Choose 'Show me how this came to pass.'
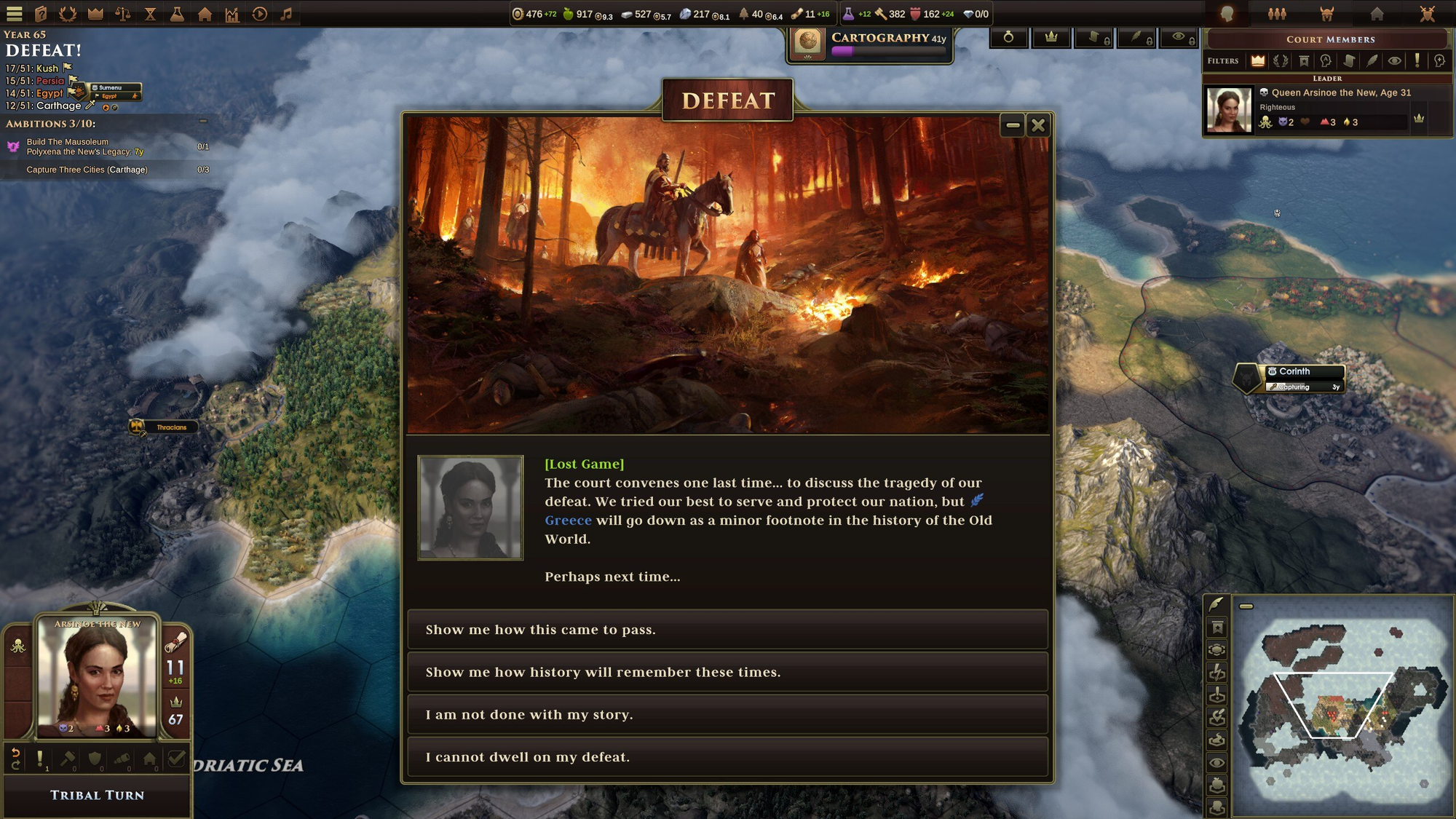The image size is (1456, 819). click(727, 630)
